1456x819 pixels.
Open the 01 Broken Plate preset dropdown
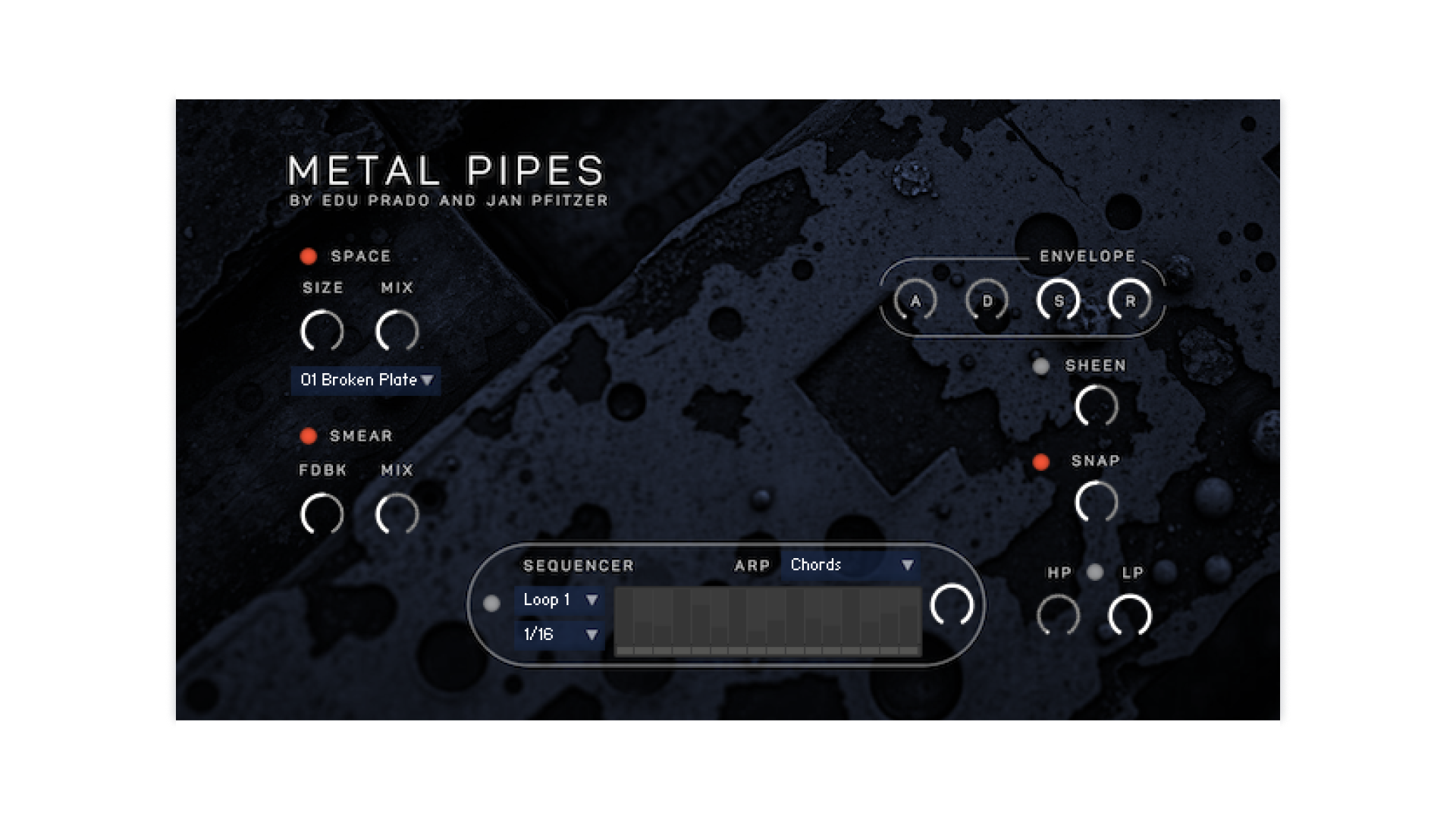pyautogui.click(x=364, y=381)
